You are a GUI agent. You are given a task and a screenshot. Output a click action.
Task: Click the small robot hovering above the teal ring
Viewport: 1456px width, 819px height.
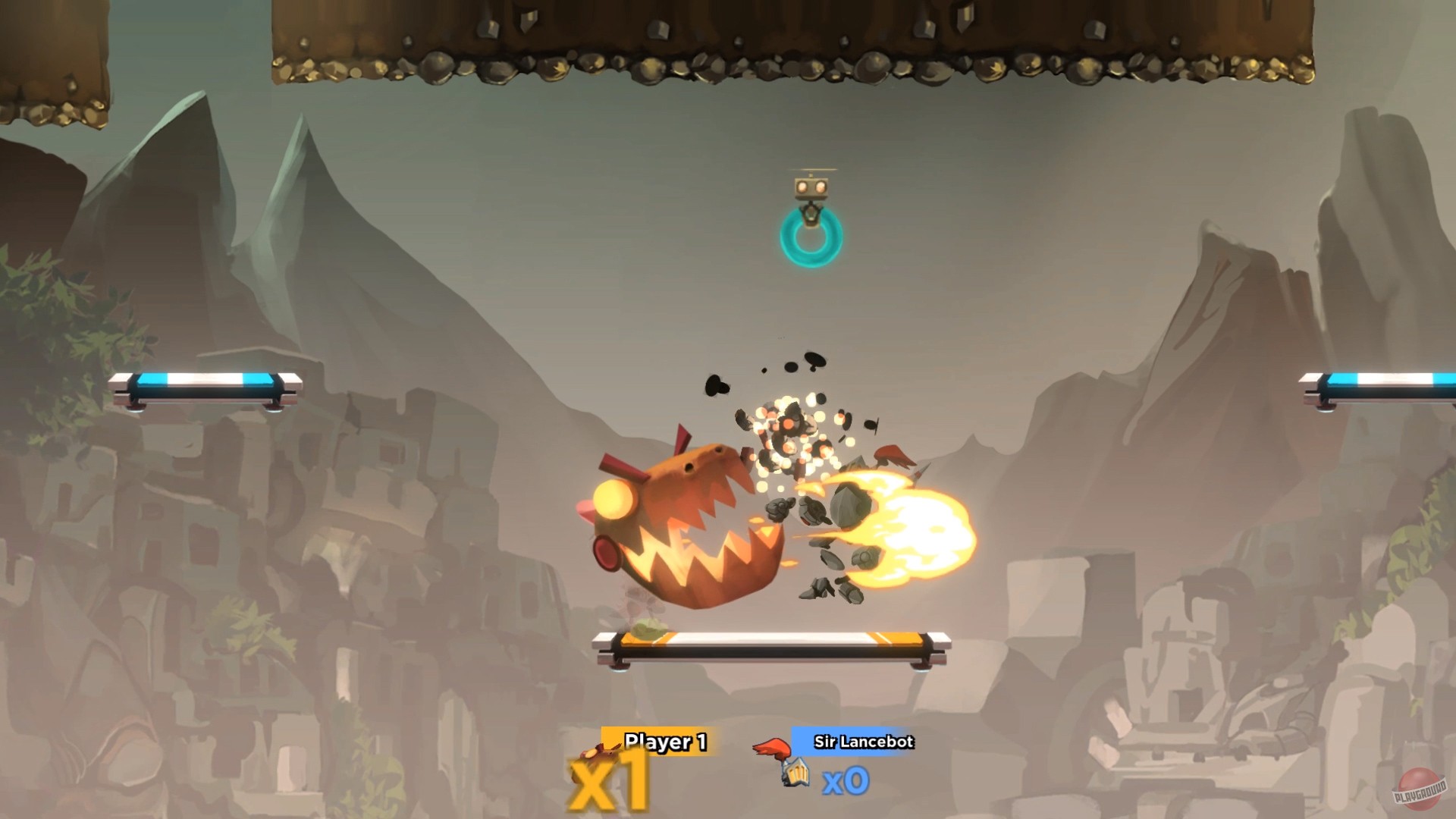point(813,188)
